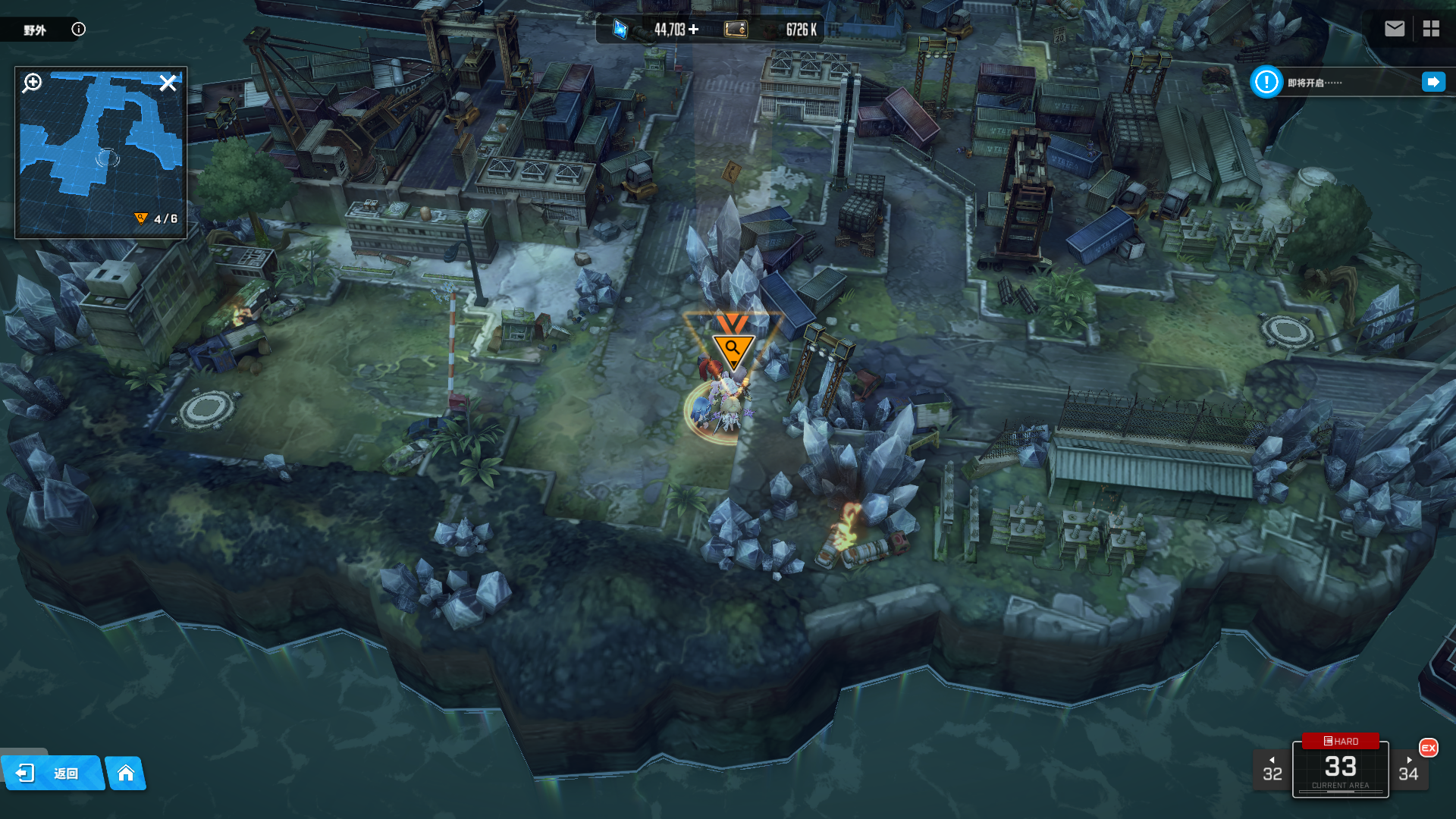The width and height of the screenshot is (1456, 819).
Task: Open the current area 33 HARD panel
Action: (x=1340, y=767)
